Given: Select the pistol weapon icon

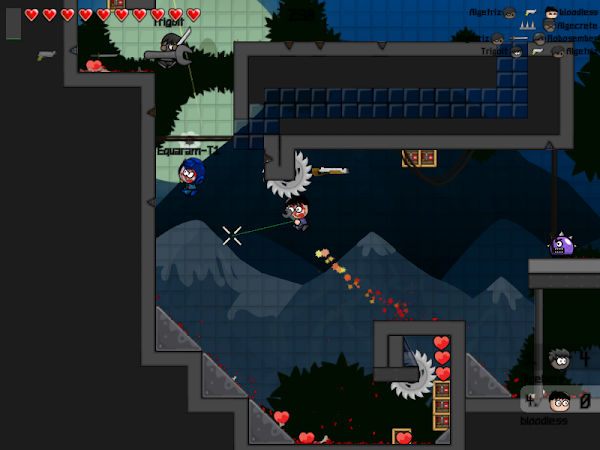Looking at the screenshot, I should click(46, 55).
